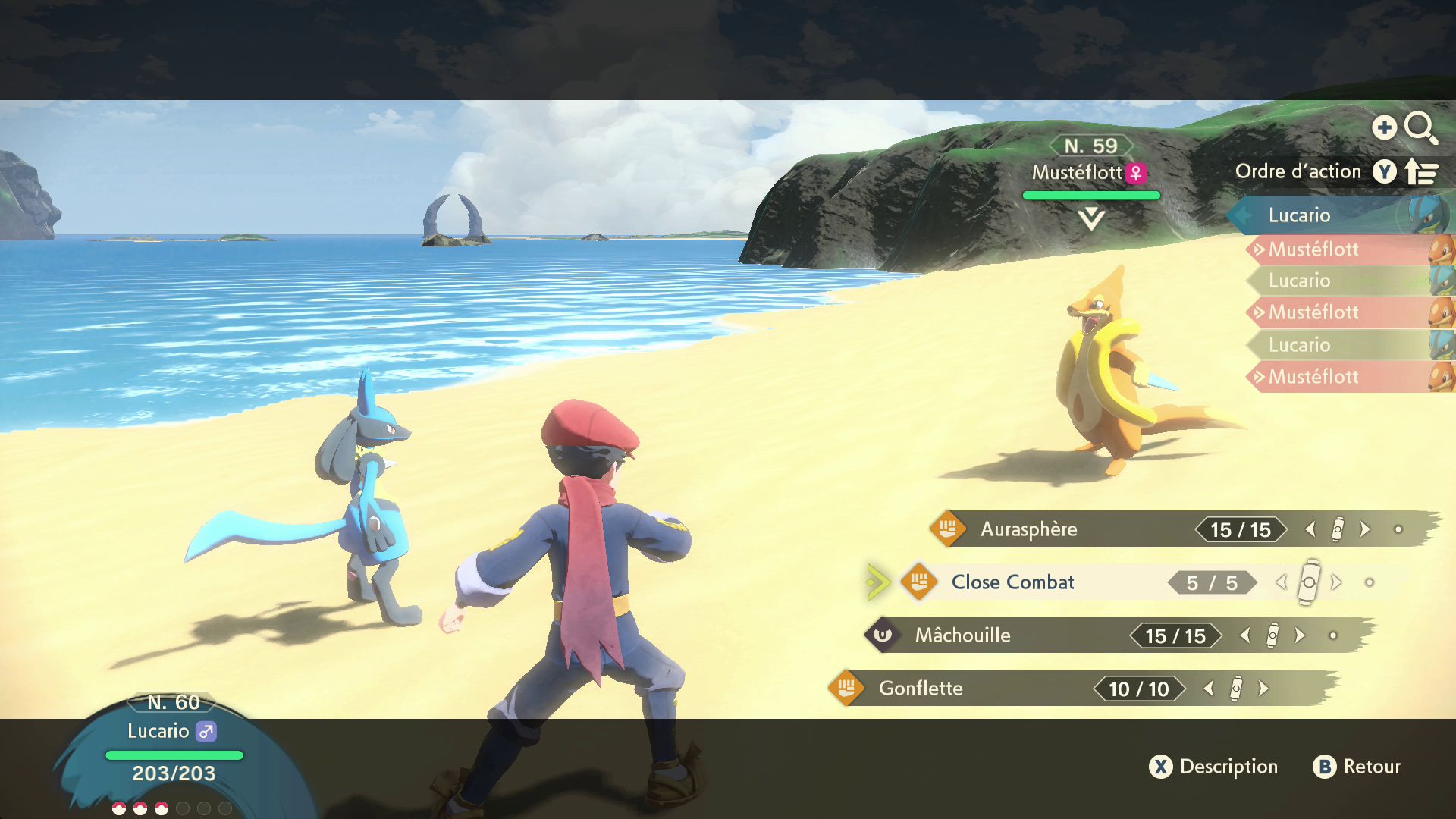
Task: Select the highlighted Lucario turn in action order
Action: pyautogui.click(x=1299, y=215)
